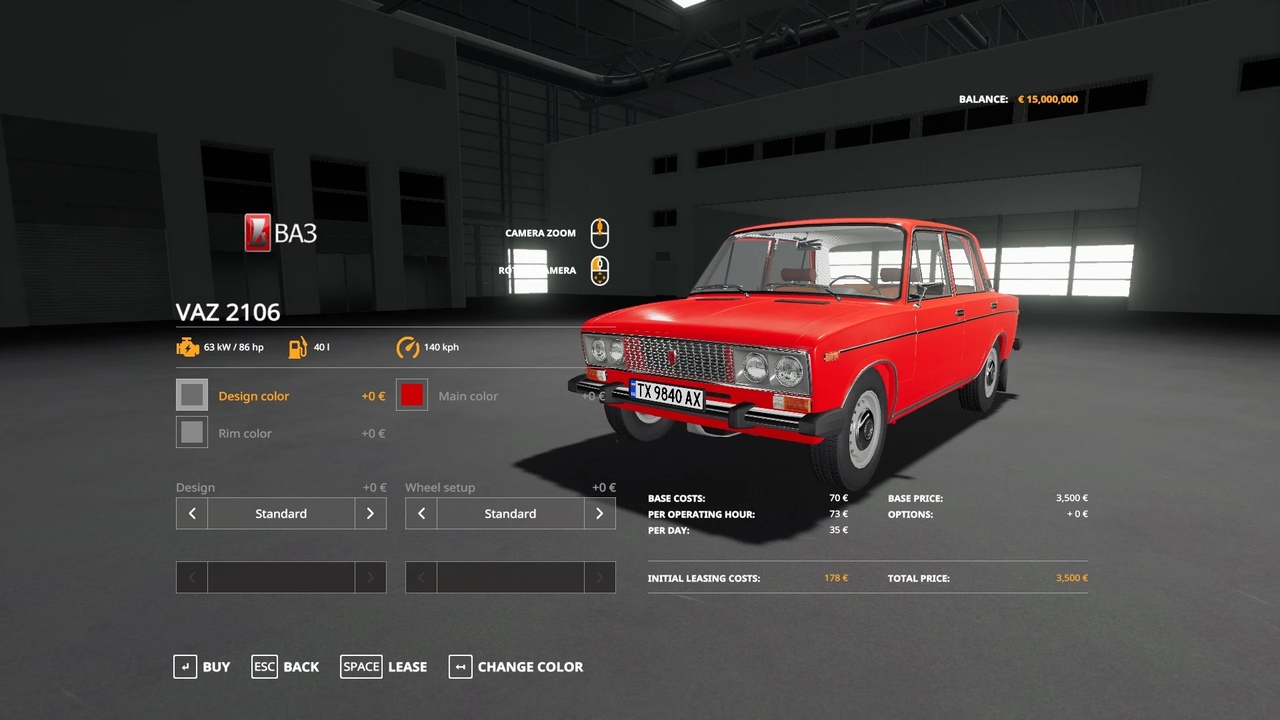Click the Design previous arrow
Image resolution: width=1280 pixels, height=720 pixels.
click(192, 514)
